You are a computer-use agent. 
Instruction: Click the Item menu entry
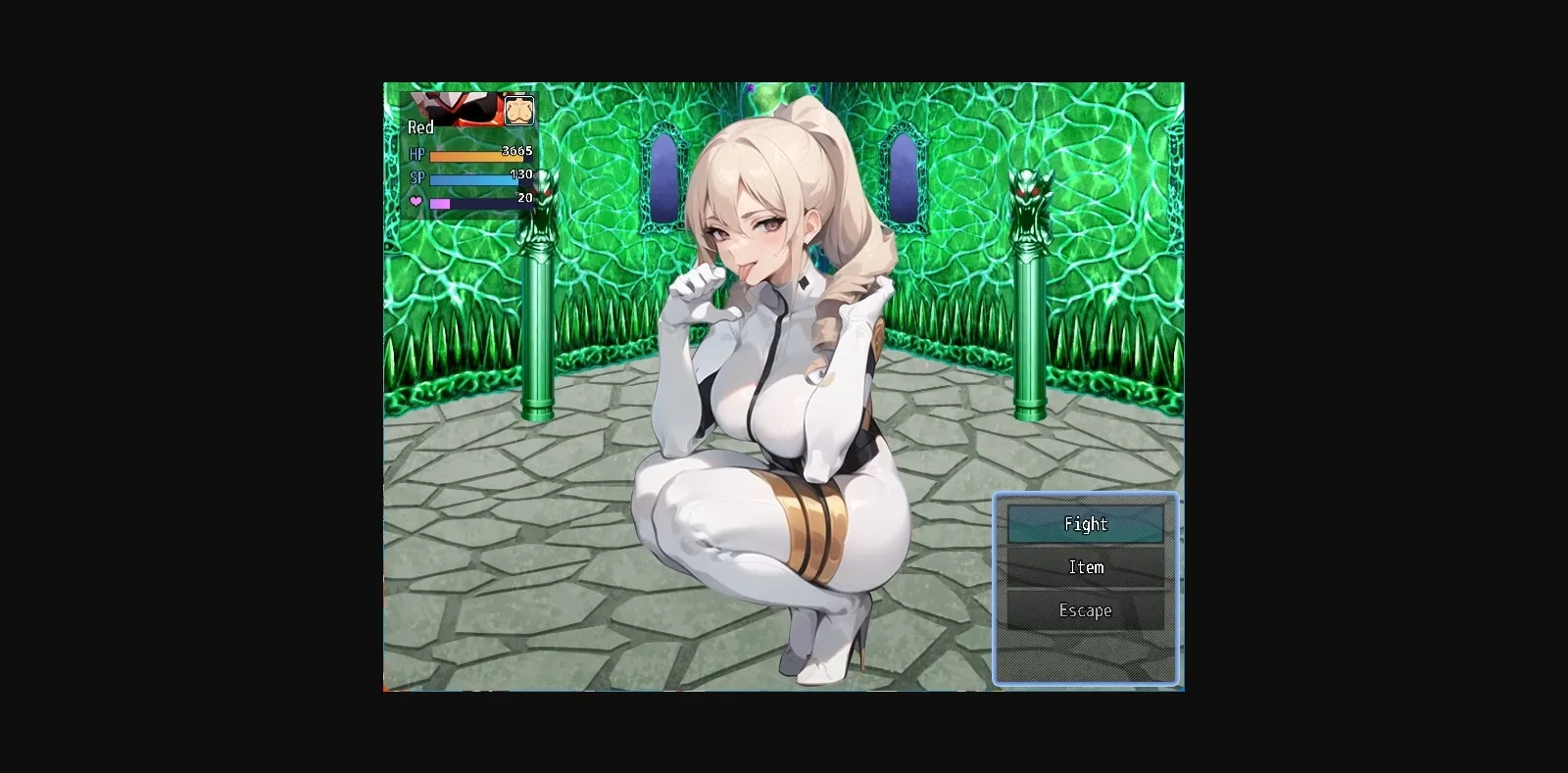click(1086, 566)
